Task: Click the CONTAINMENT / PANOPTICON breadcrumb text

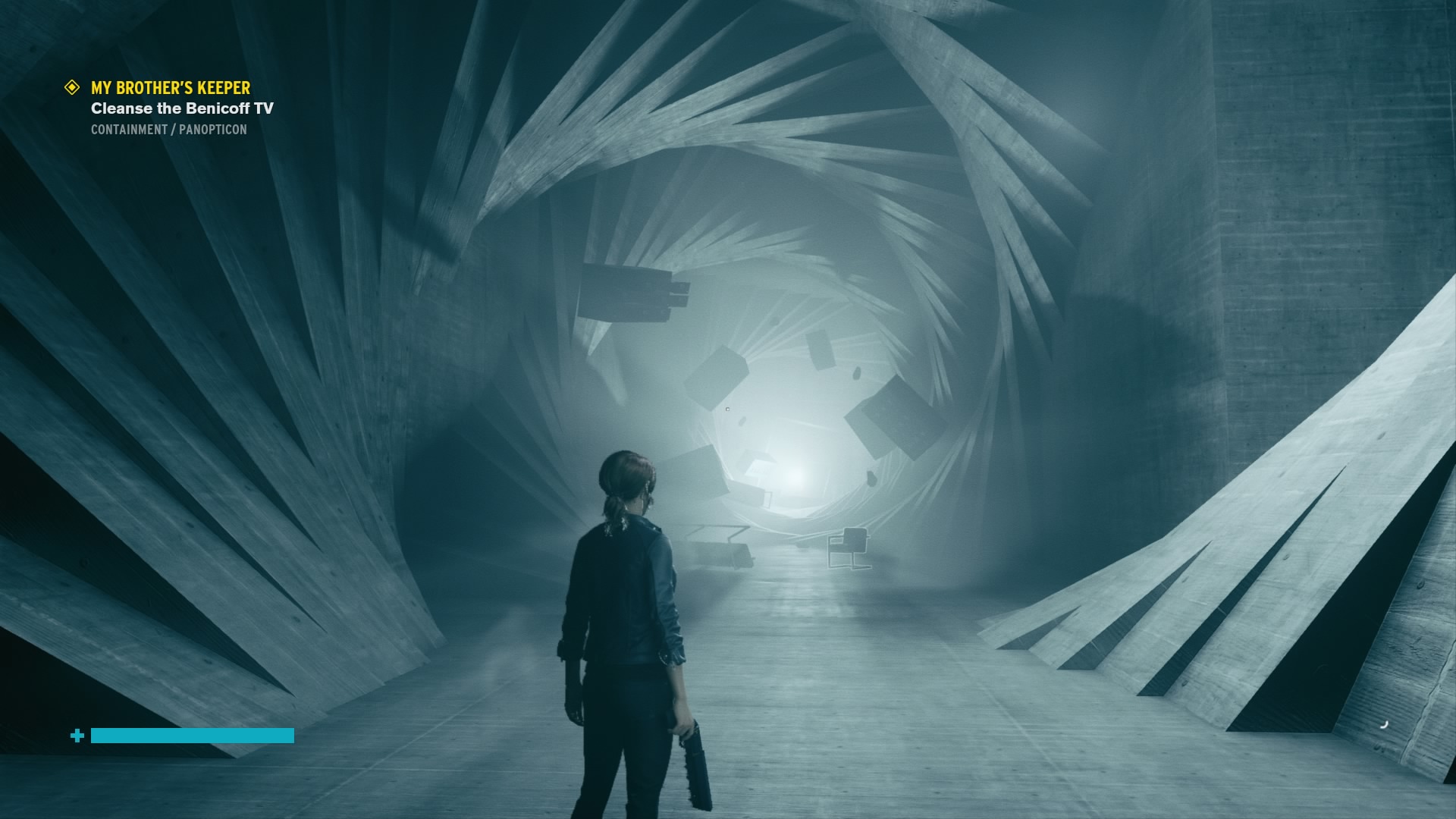Action: 168,130
